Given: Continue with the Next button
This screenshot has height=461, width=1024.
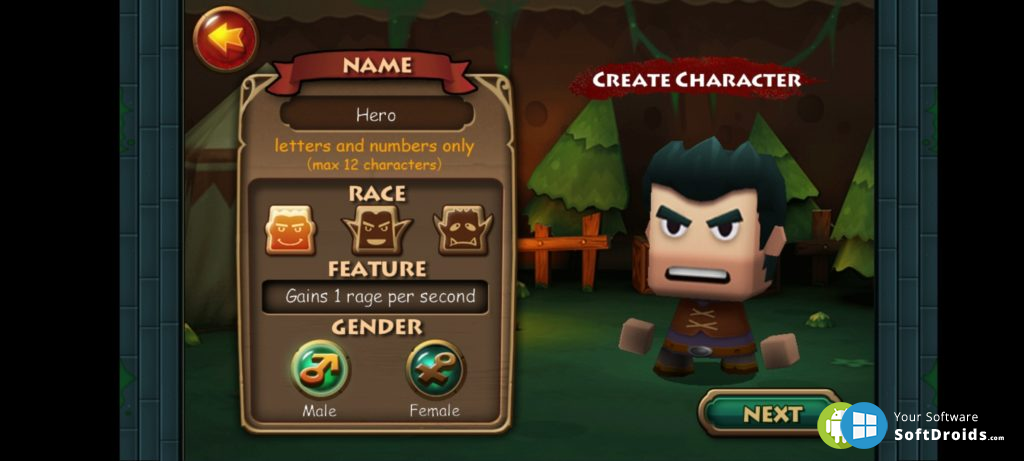Looking at the screenshot, I should 770,414.
